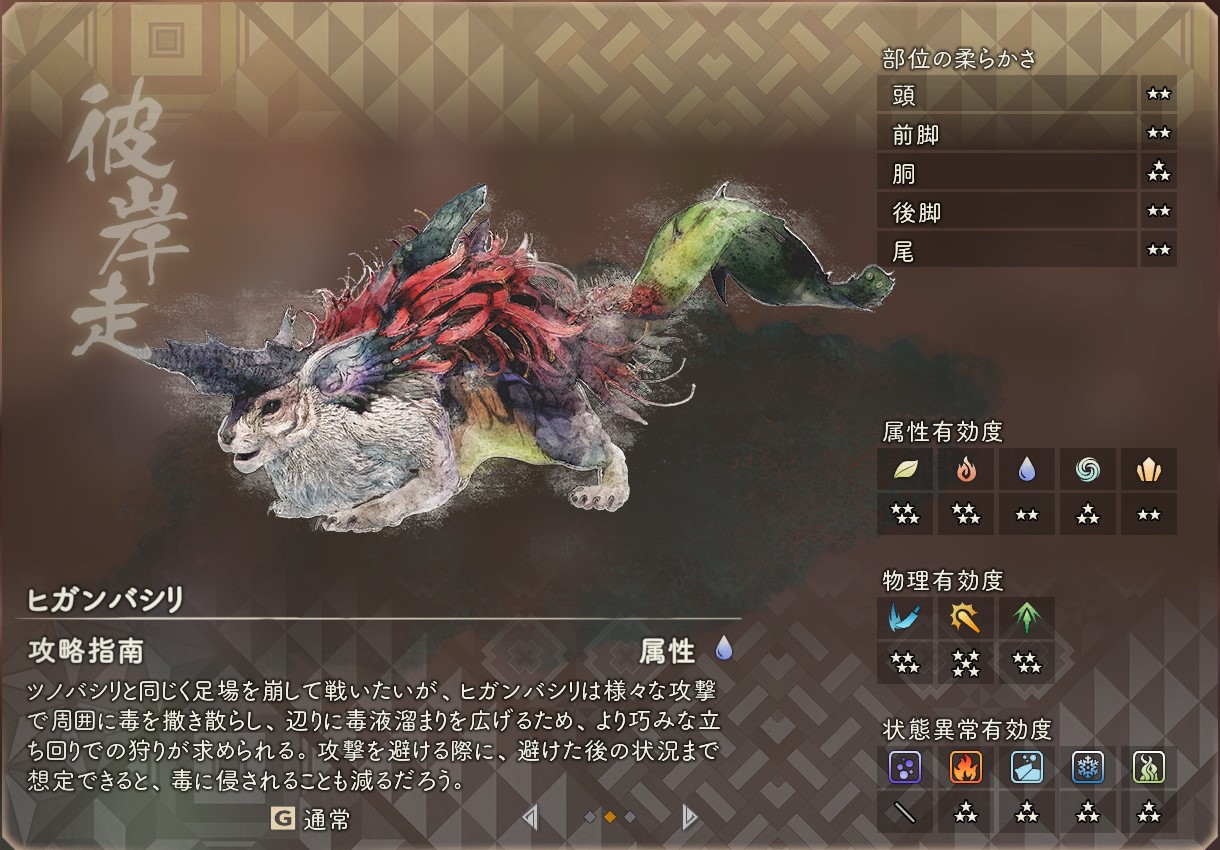The width and height of the screenshot is (1220, 850).
Task: Select the 前脚 (foreleg) body part row
Action: pos(1007,134)
